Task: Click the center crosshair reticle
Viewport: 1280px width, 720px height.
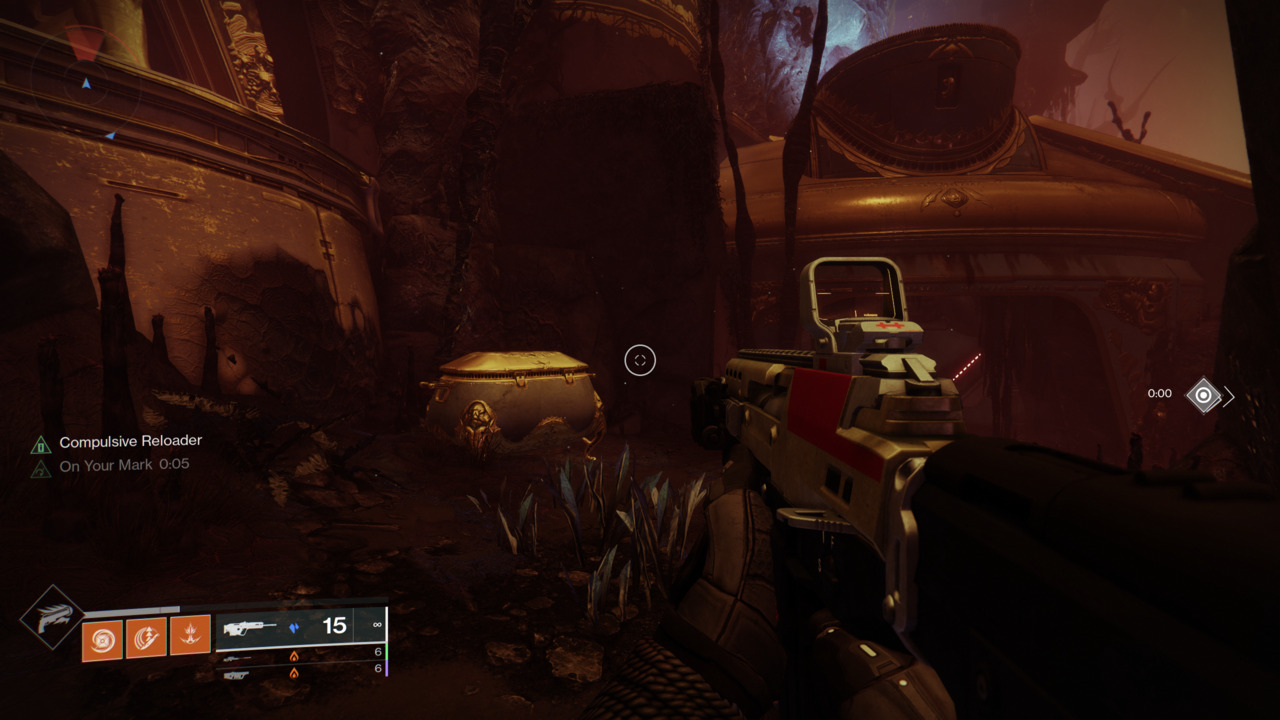Action: [640, 361]
